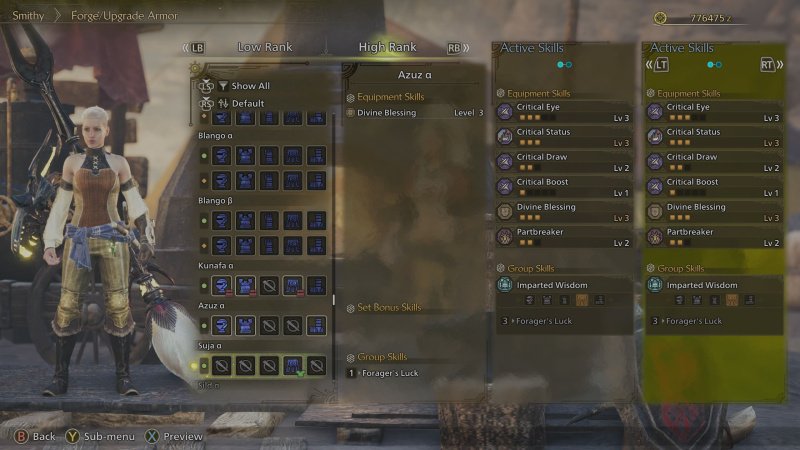Change the Default sort order

click(x=247, y=103)
